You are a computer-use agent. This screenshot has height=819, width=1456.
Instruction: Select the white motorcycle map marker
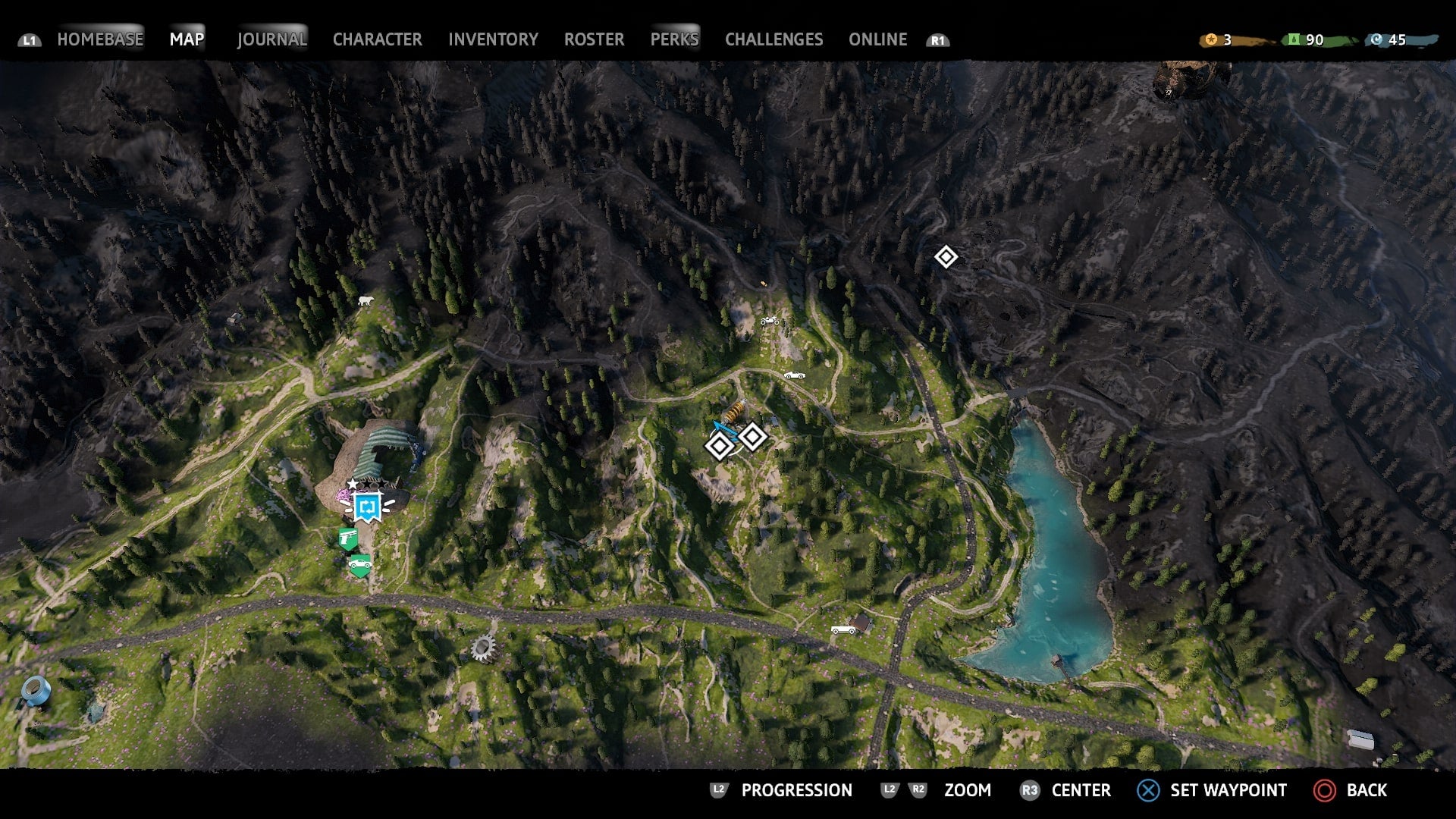pyautogui.click(x=770, y=321)
